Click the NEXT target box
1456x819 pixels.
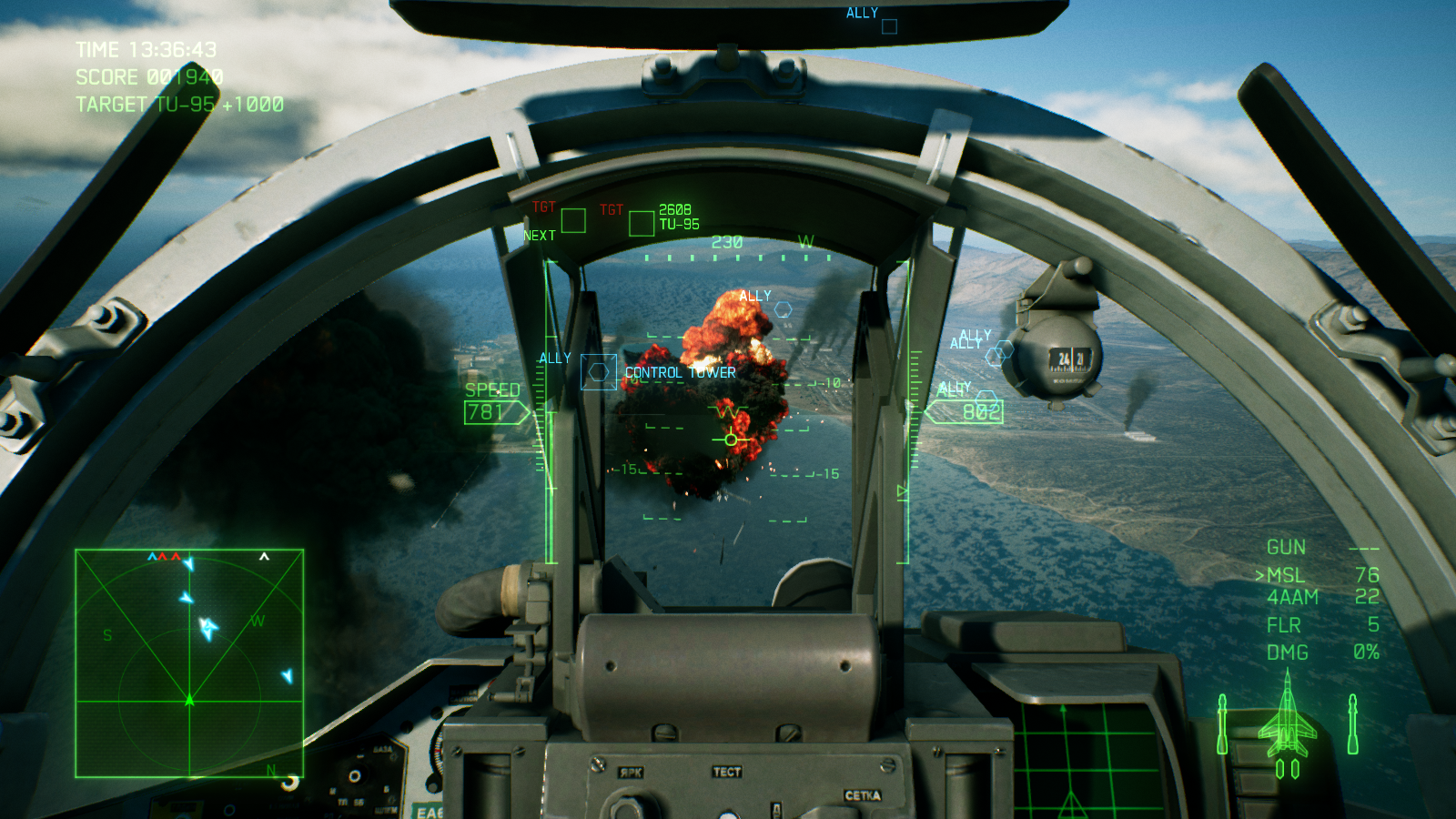573,220
